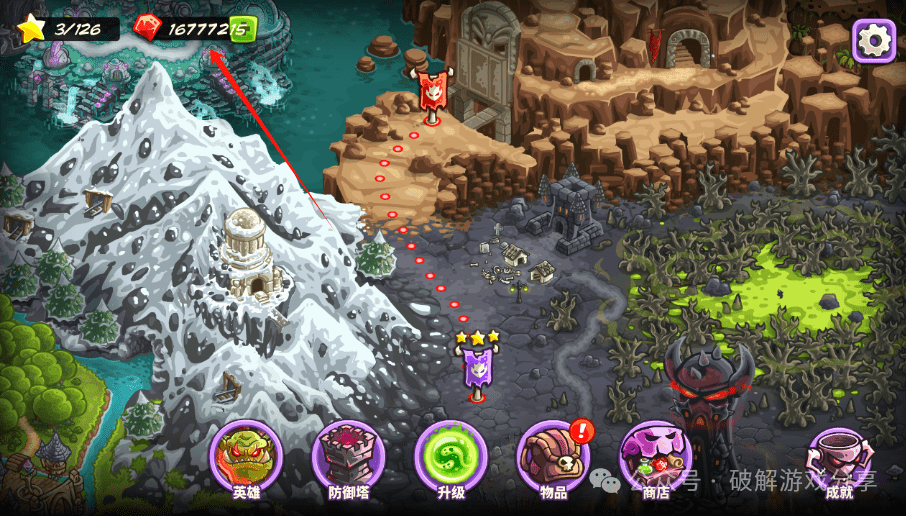Open the 升级 upgrades menu

tap(451, 459)
